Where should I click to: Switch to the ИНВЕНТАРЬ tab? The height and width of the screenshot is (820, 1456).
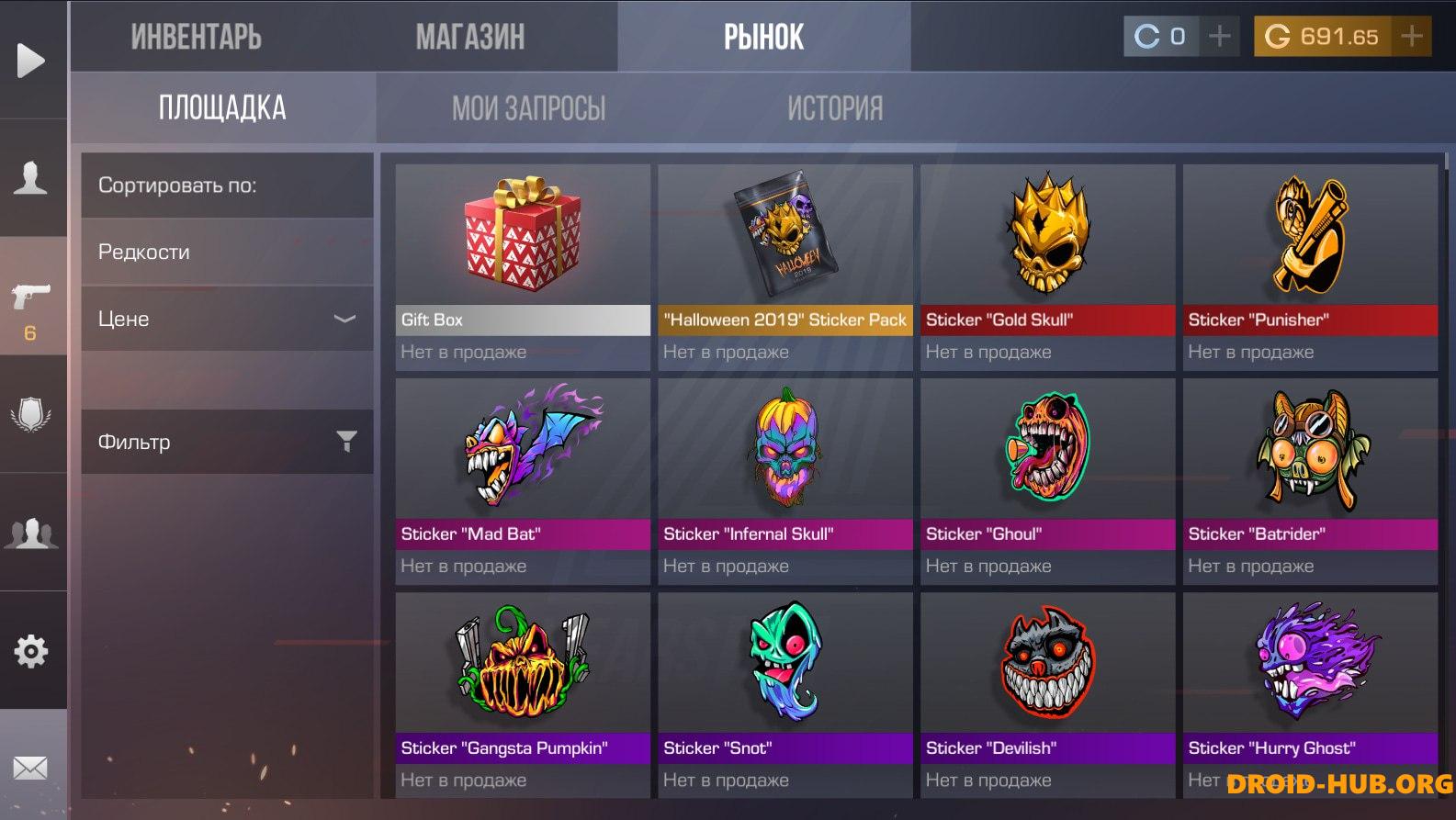pos(196,37)
